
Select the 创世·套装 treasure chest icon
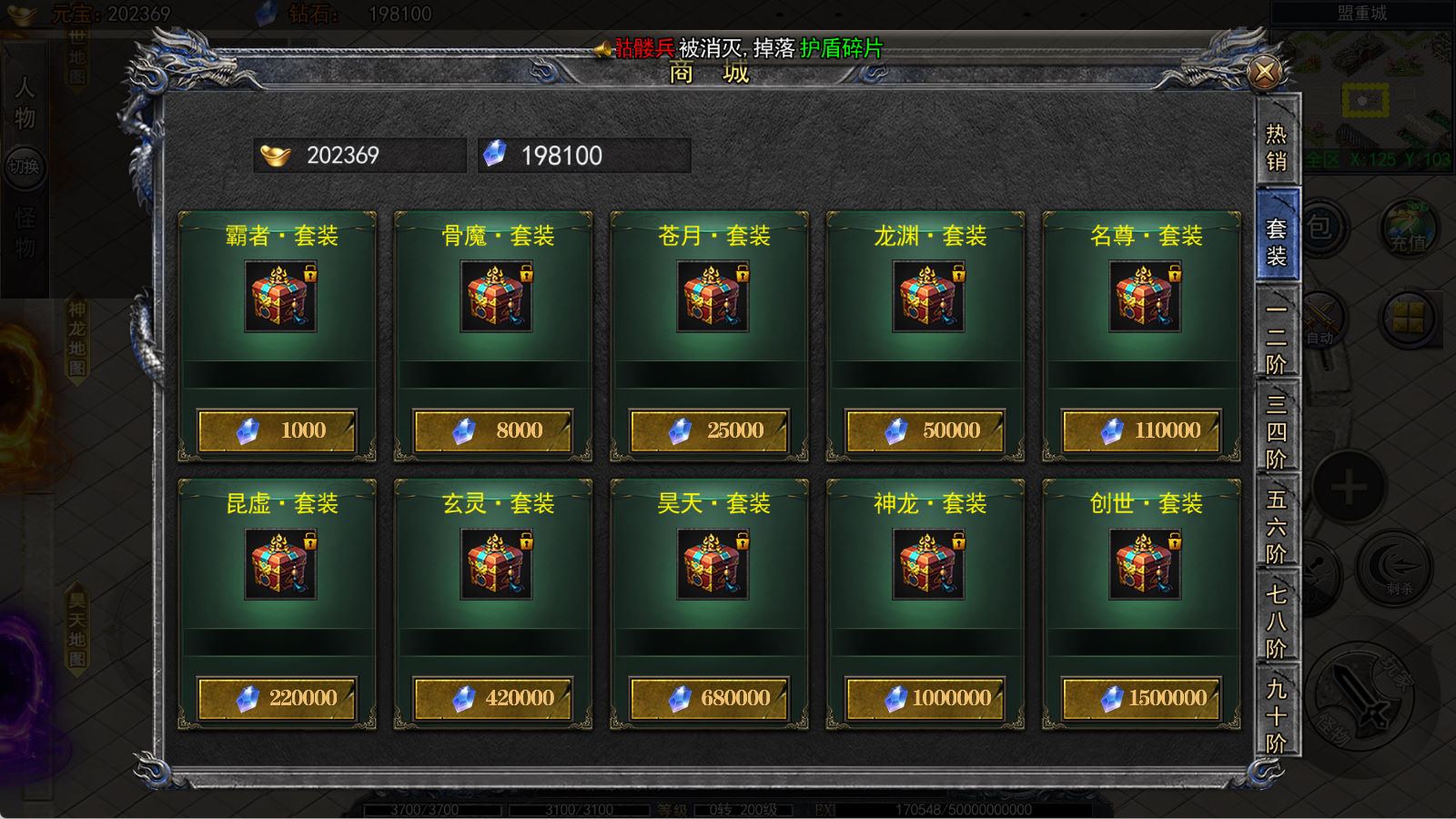(1145, 564)
